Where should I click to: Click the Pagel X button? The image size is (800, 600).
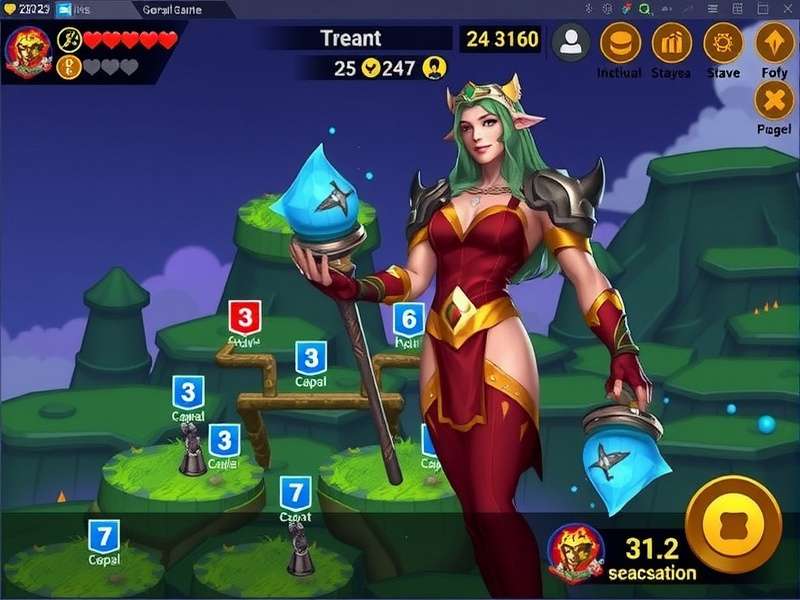coord(774,100)
